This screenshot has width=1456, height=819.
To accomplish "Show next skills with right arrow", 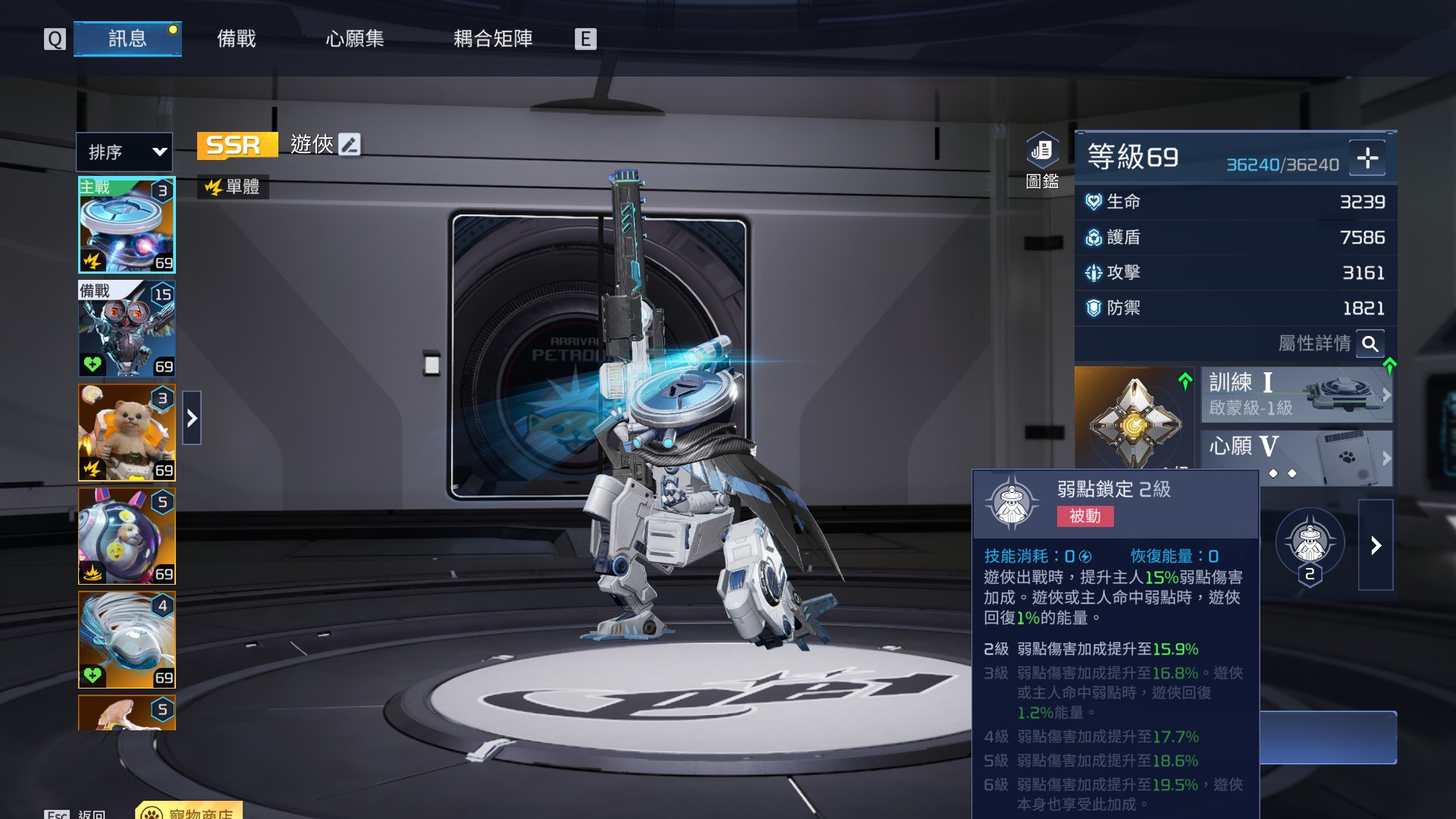I will point(1376,545).
